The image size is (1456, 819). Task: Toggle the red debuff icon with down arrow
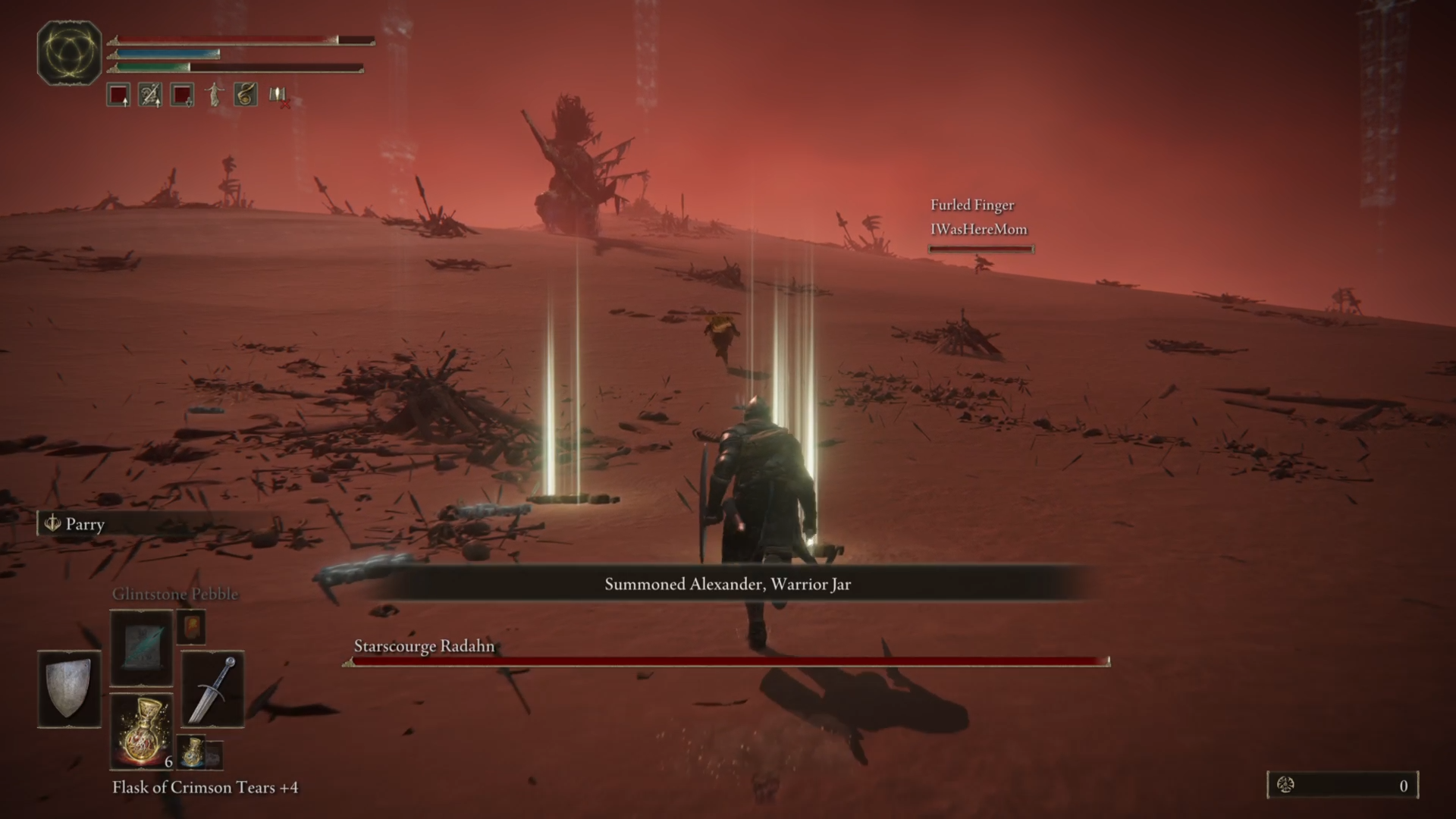point(181,95)
